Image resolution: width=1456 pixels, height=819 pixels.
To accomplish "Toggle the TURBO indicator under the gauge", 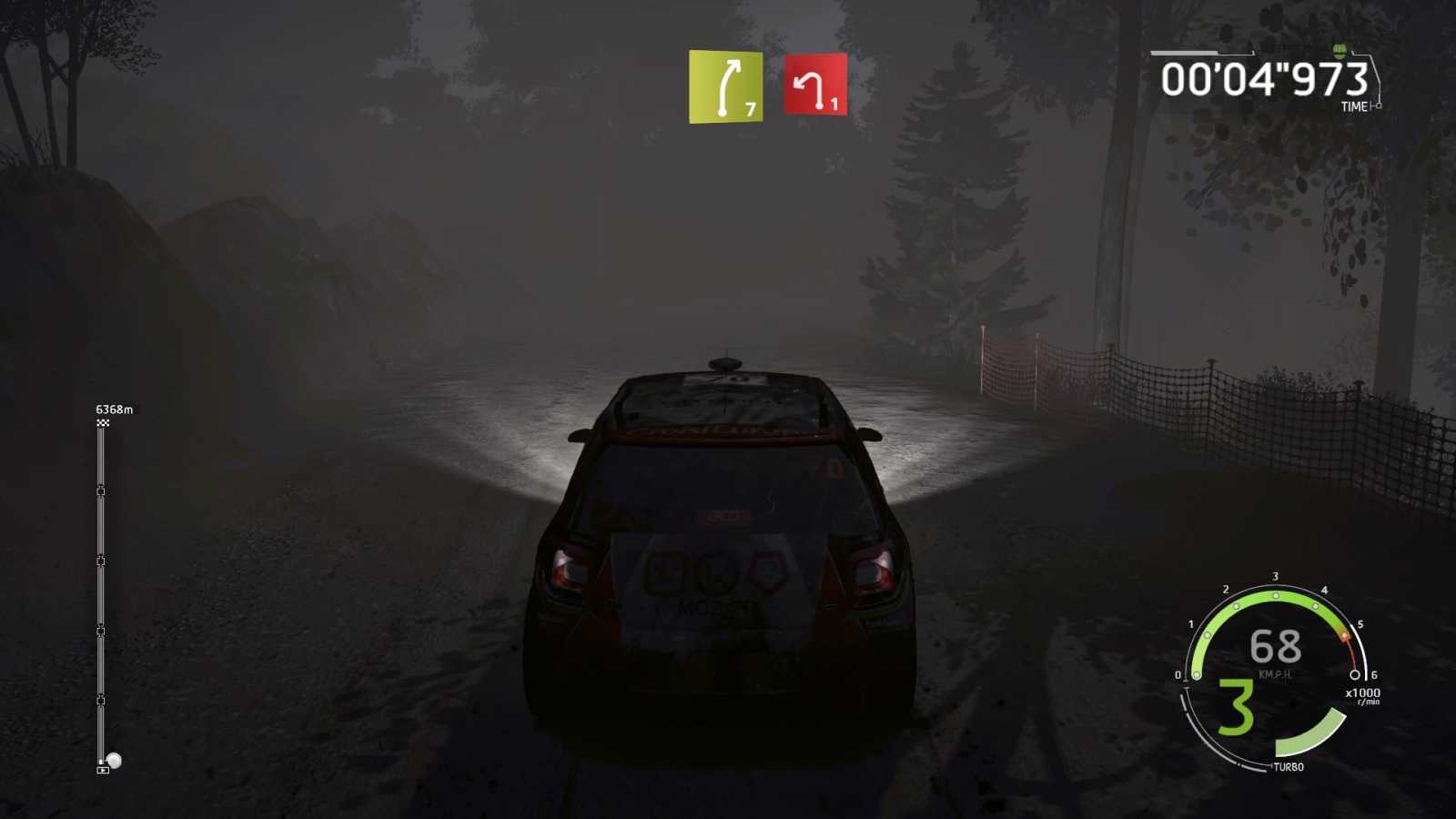I will [1289, 767].
